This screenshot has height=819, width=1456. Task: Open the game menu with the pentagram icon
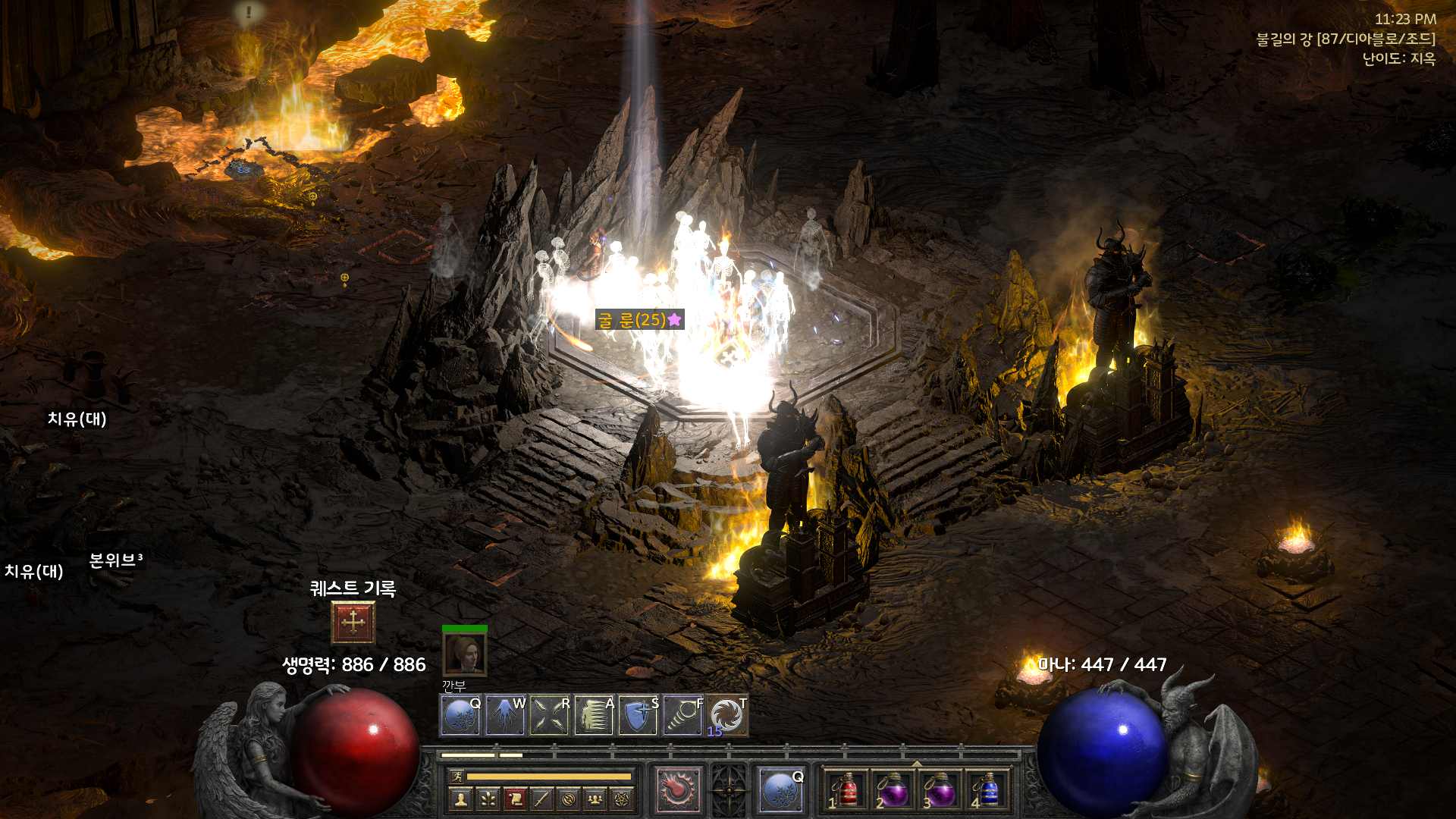tap(622, 799)
